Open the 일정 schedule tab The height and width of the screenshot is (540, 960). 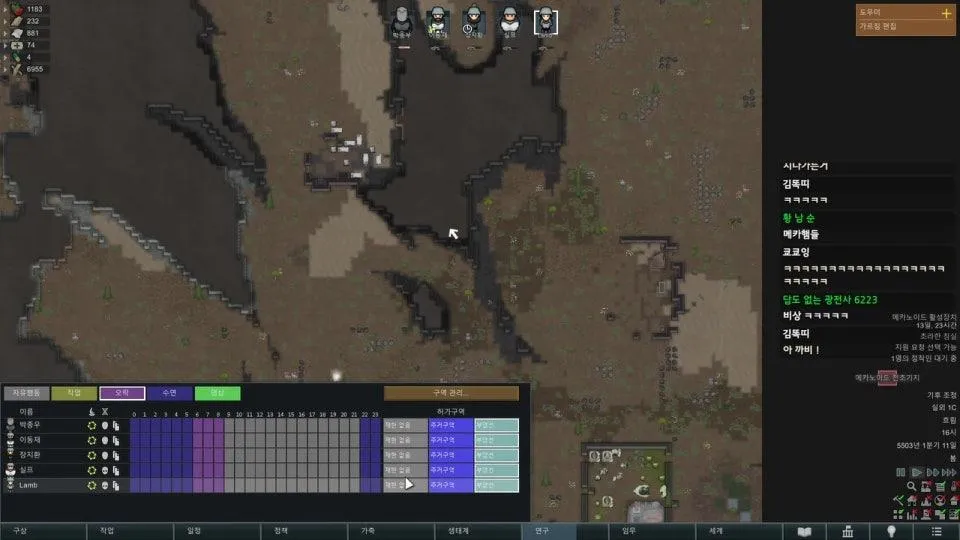194,531
